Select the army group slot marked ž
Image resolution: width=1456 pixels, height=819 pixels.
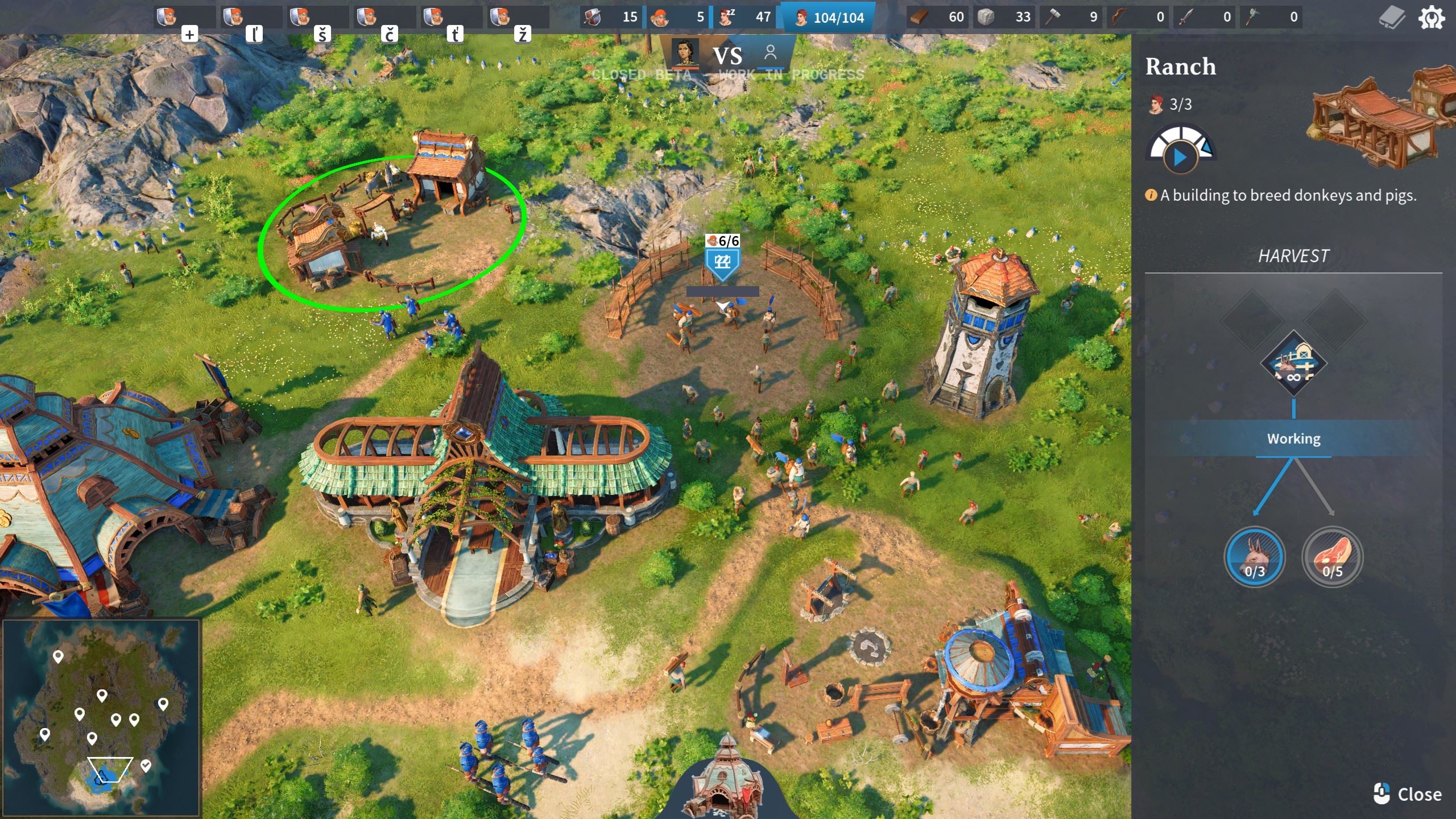point(517,19)
